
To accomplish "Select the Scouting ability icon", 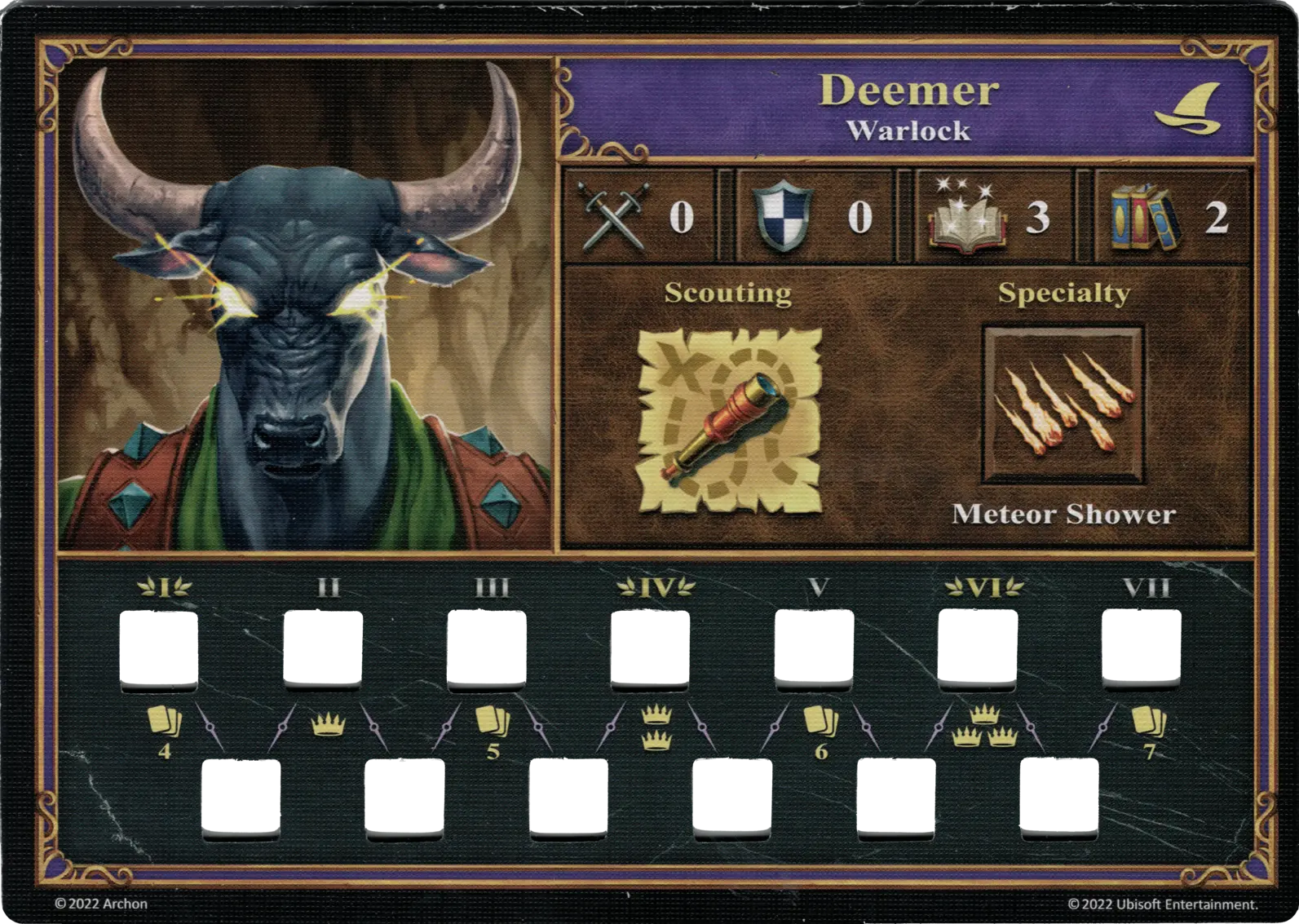I will coord(728,421).
